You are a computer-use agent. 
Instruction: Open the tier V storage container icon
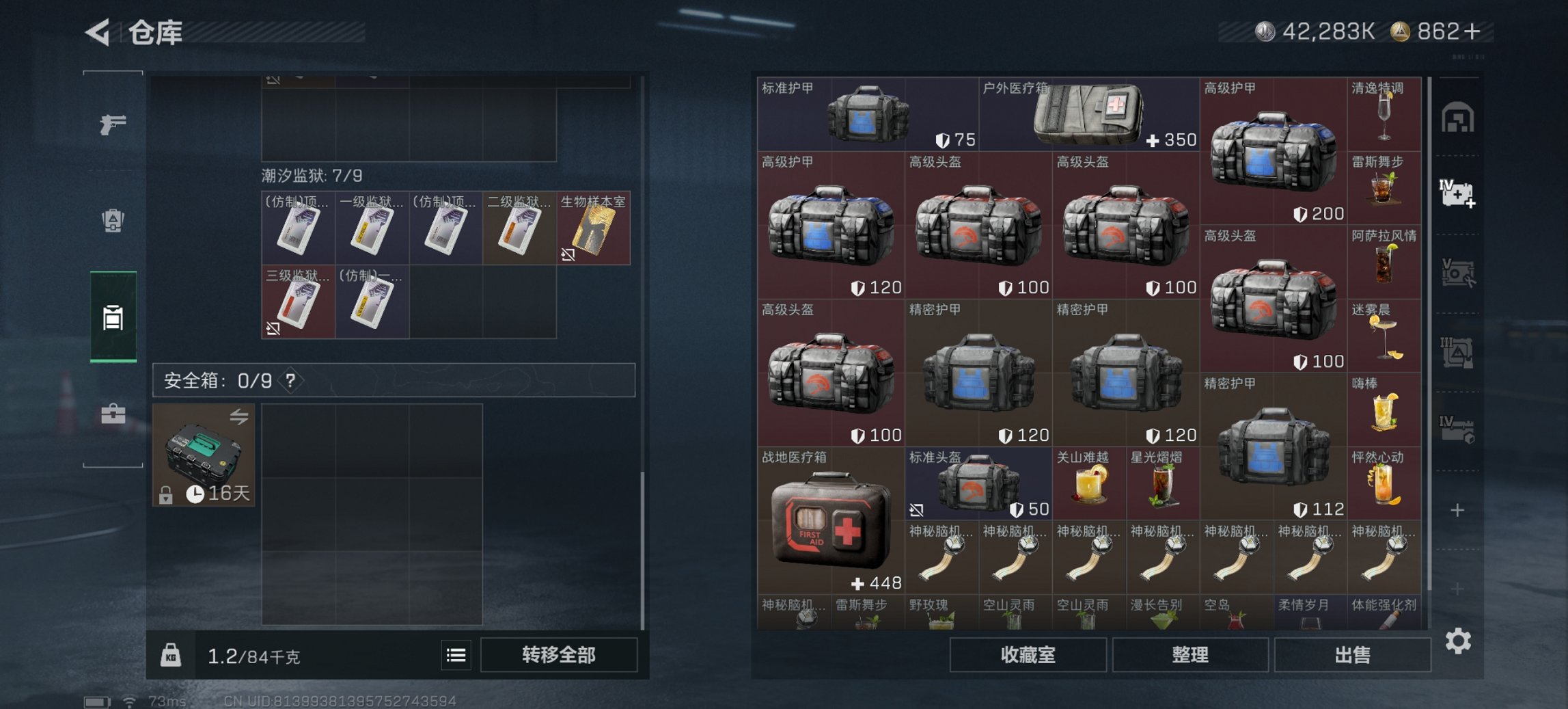(1458, 273)
